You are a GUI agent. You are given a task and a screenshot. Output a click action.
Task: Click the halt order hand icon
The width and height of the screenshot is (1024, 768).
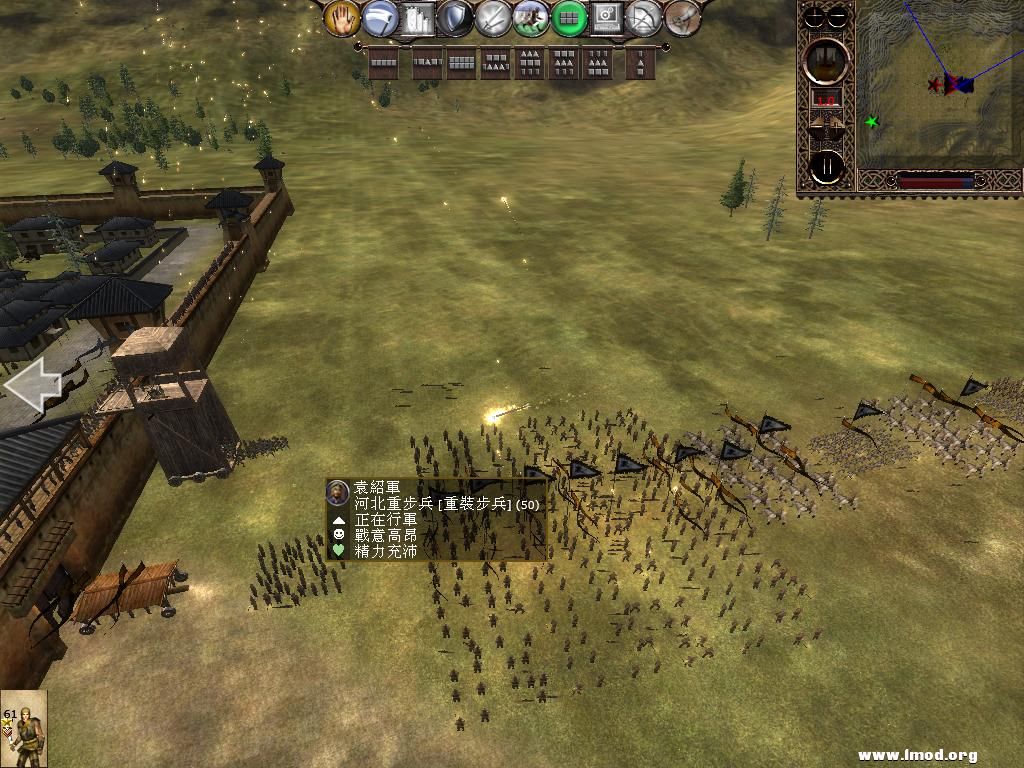pos(342,17)
